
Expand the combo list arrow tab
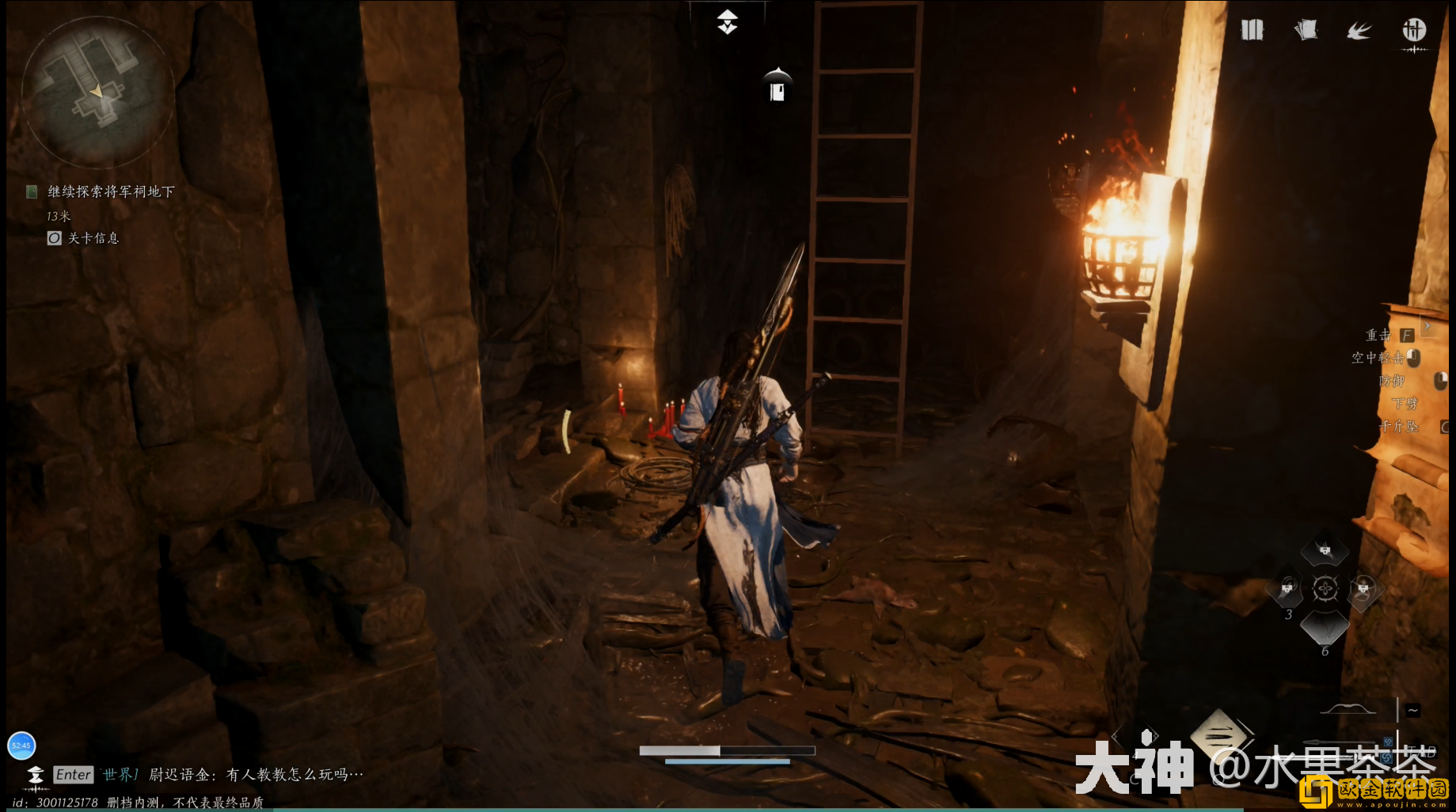click(x=1427, y=325)
